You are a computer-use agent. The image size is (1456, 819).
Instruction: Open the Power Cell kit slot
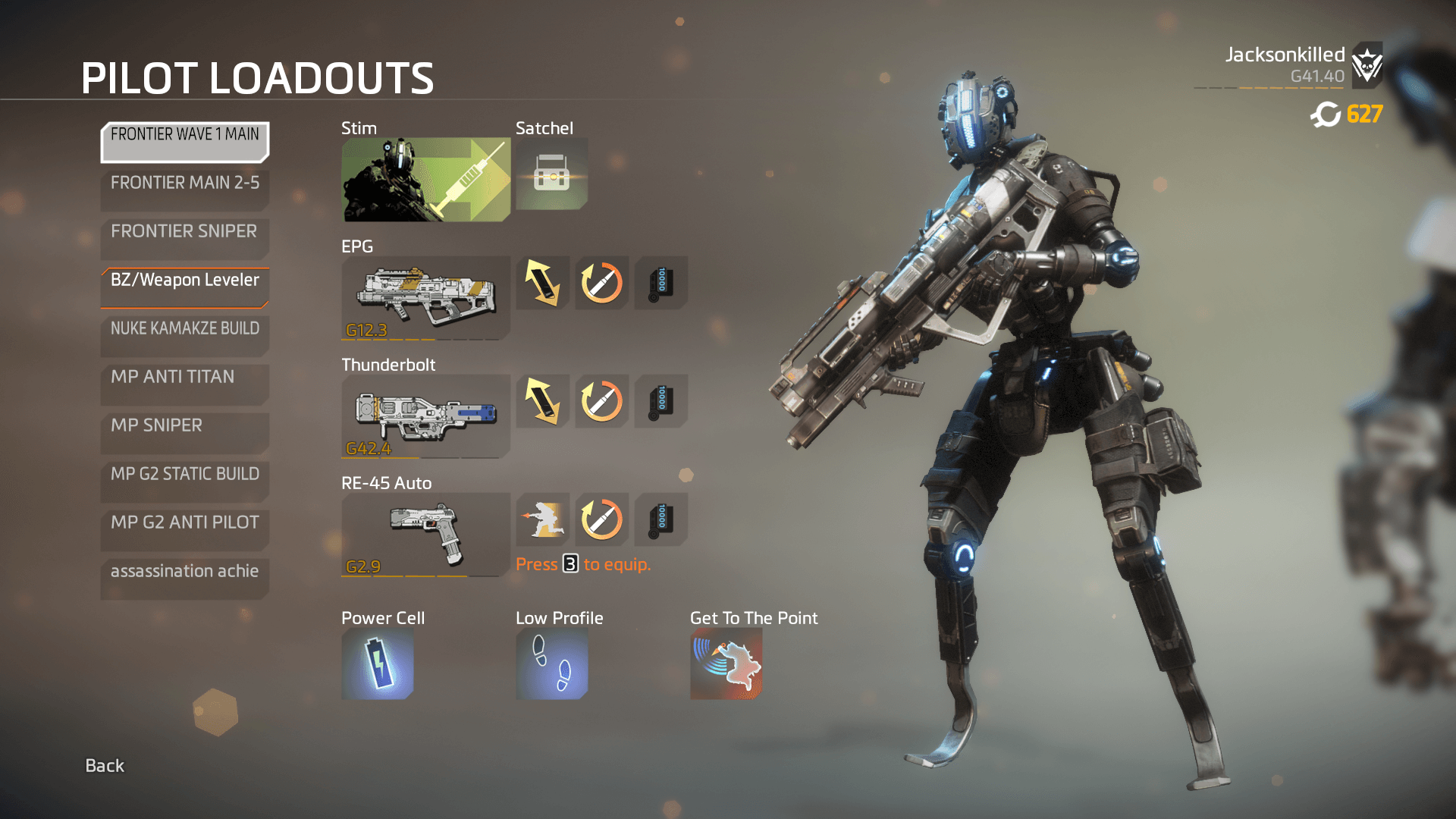(378, 664)
